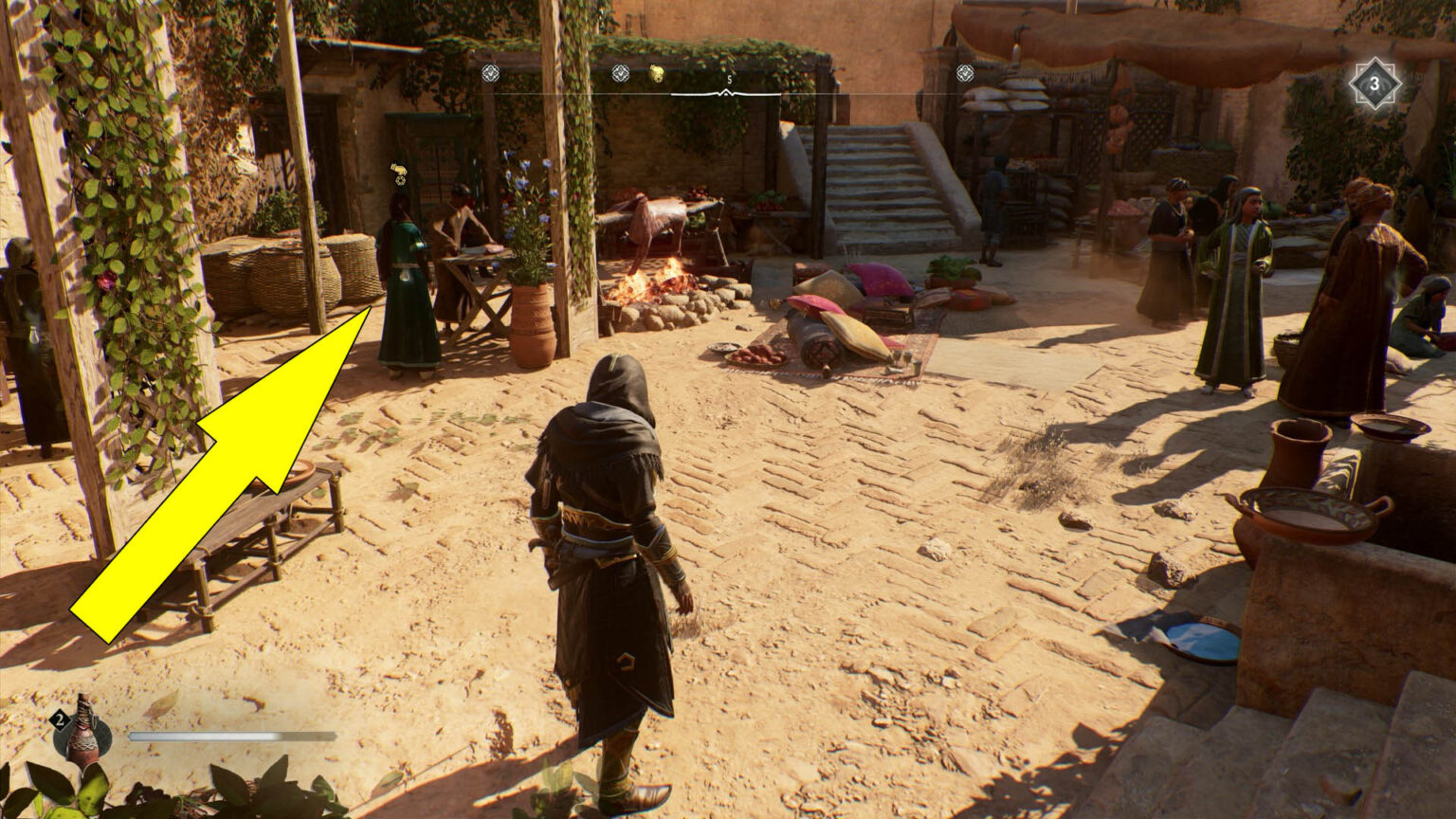This screenshot has width=1456, height=819.
Task: Click the leftmost viewpoint diamond icon on the compass
Action: click(491, 72)
